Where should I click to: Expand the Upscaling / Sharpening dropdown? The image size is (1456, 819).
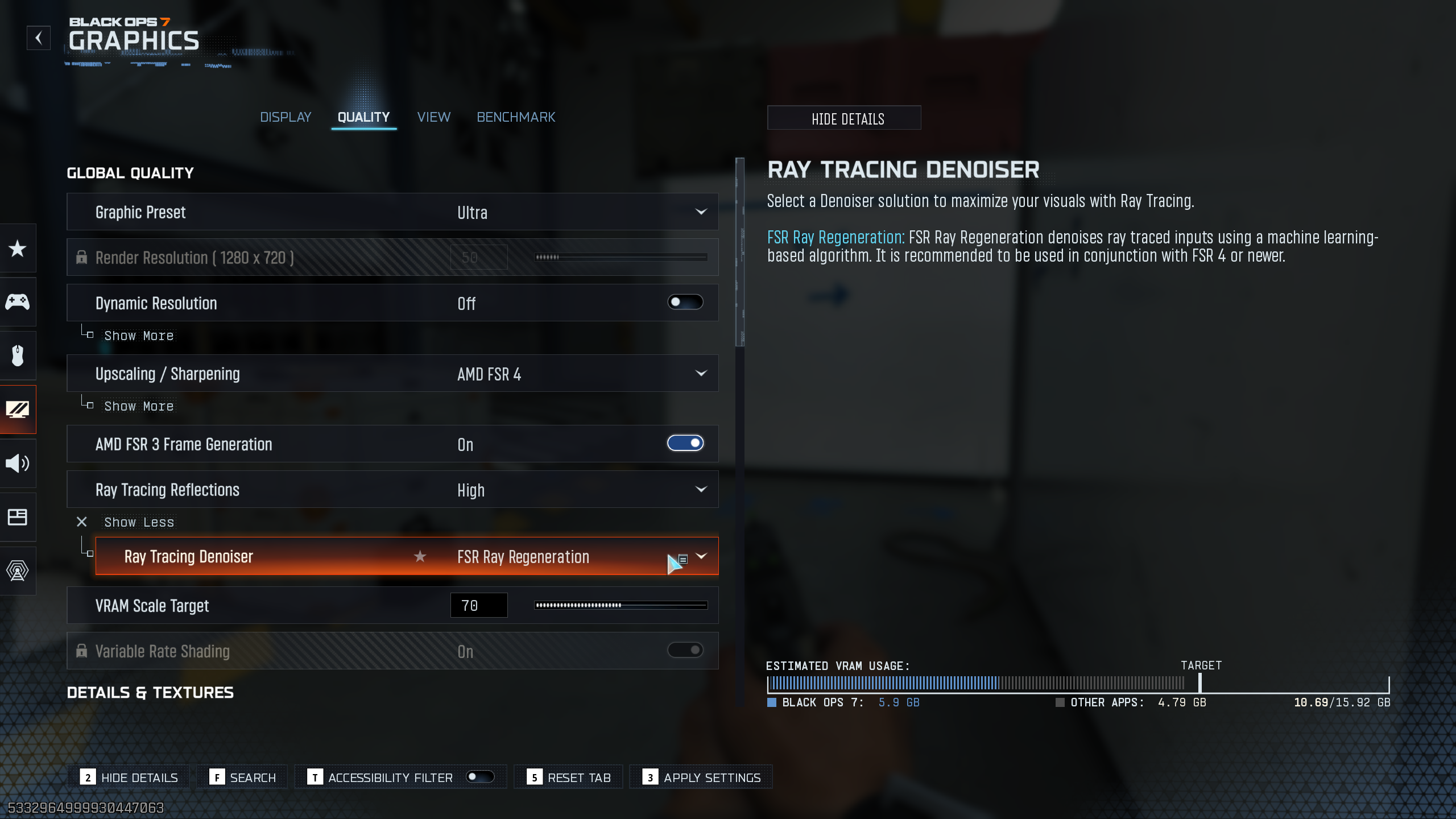click(x=701, y=374)
